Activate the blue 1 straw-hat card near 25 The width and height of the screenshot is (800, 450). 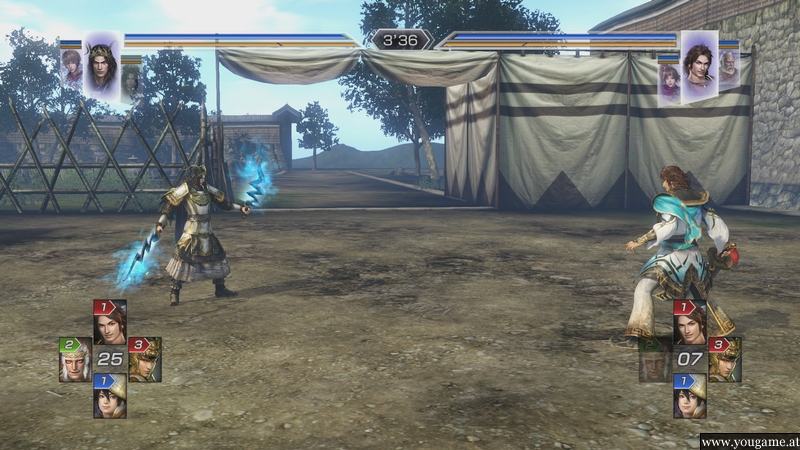(109, 395)
